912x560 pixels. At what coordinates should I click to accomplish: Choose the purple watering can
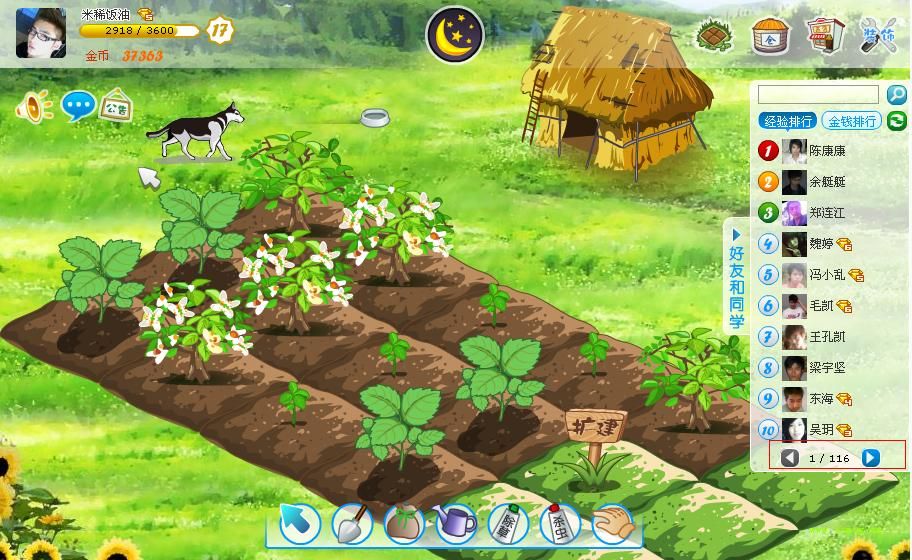455,523
